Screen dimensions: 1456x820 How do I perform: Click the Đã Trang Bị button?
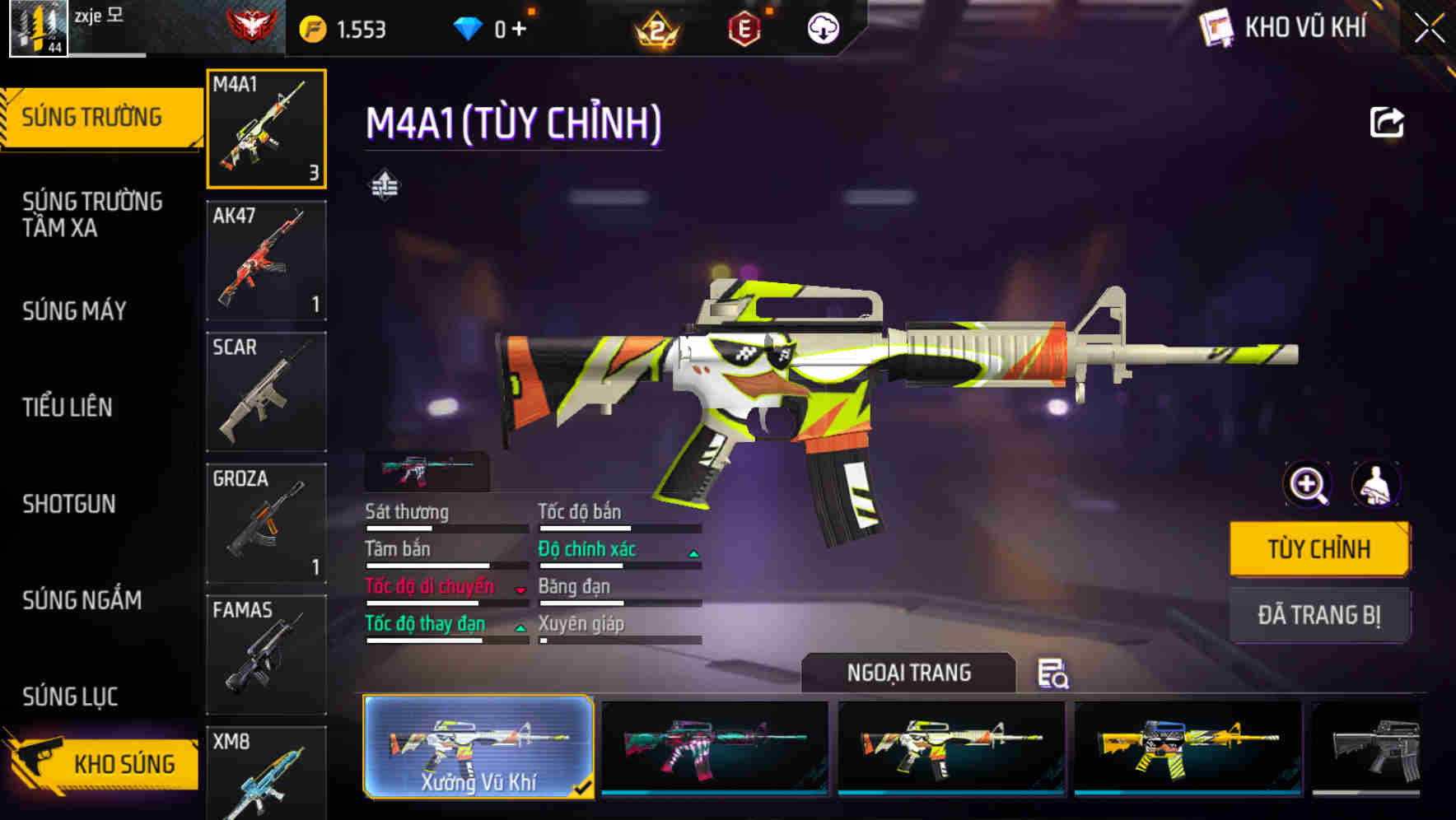[1319, 615]
